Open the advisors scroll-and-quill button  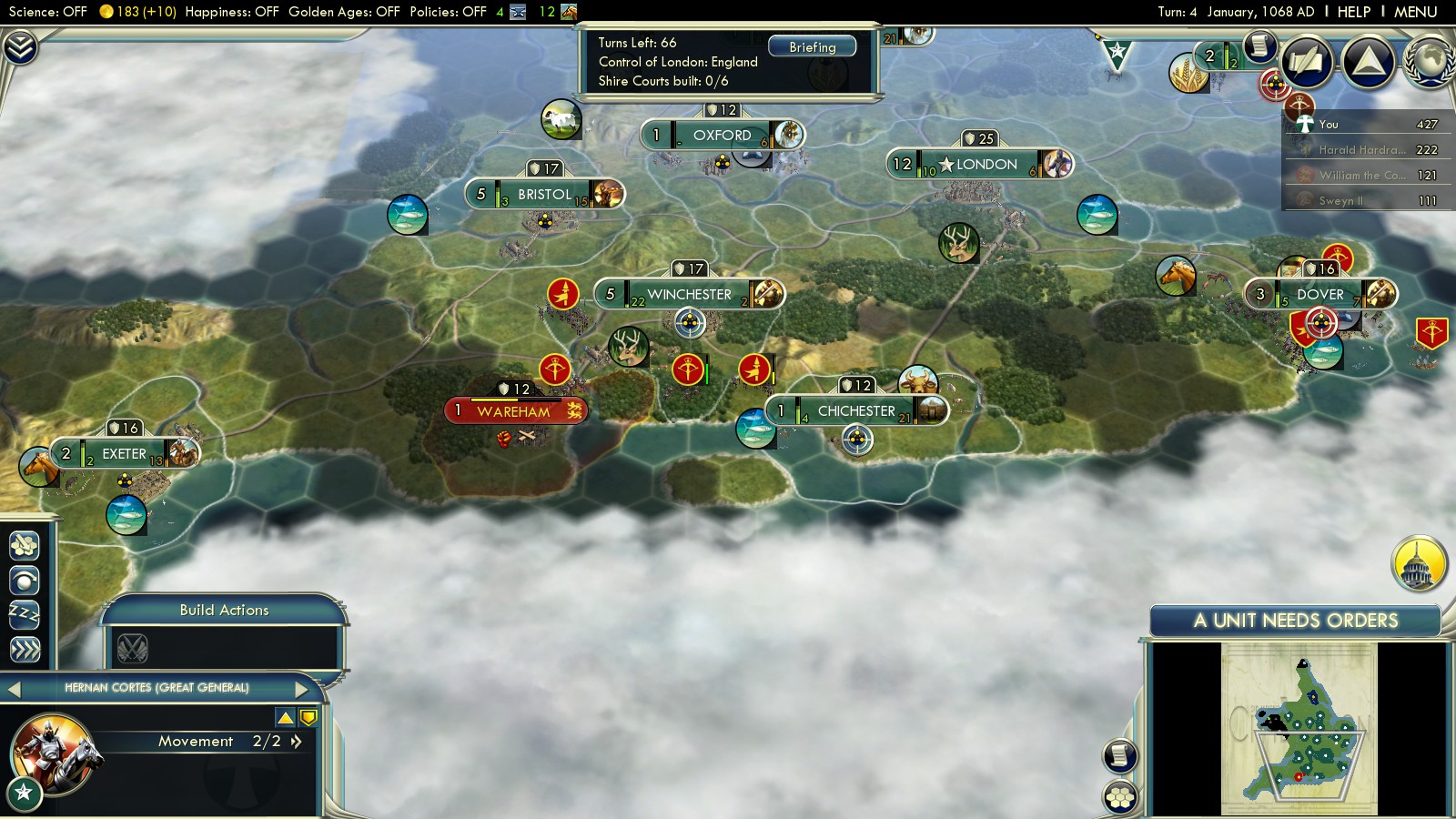1308,62
